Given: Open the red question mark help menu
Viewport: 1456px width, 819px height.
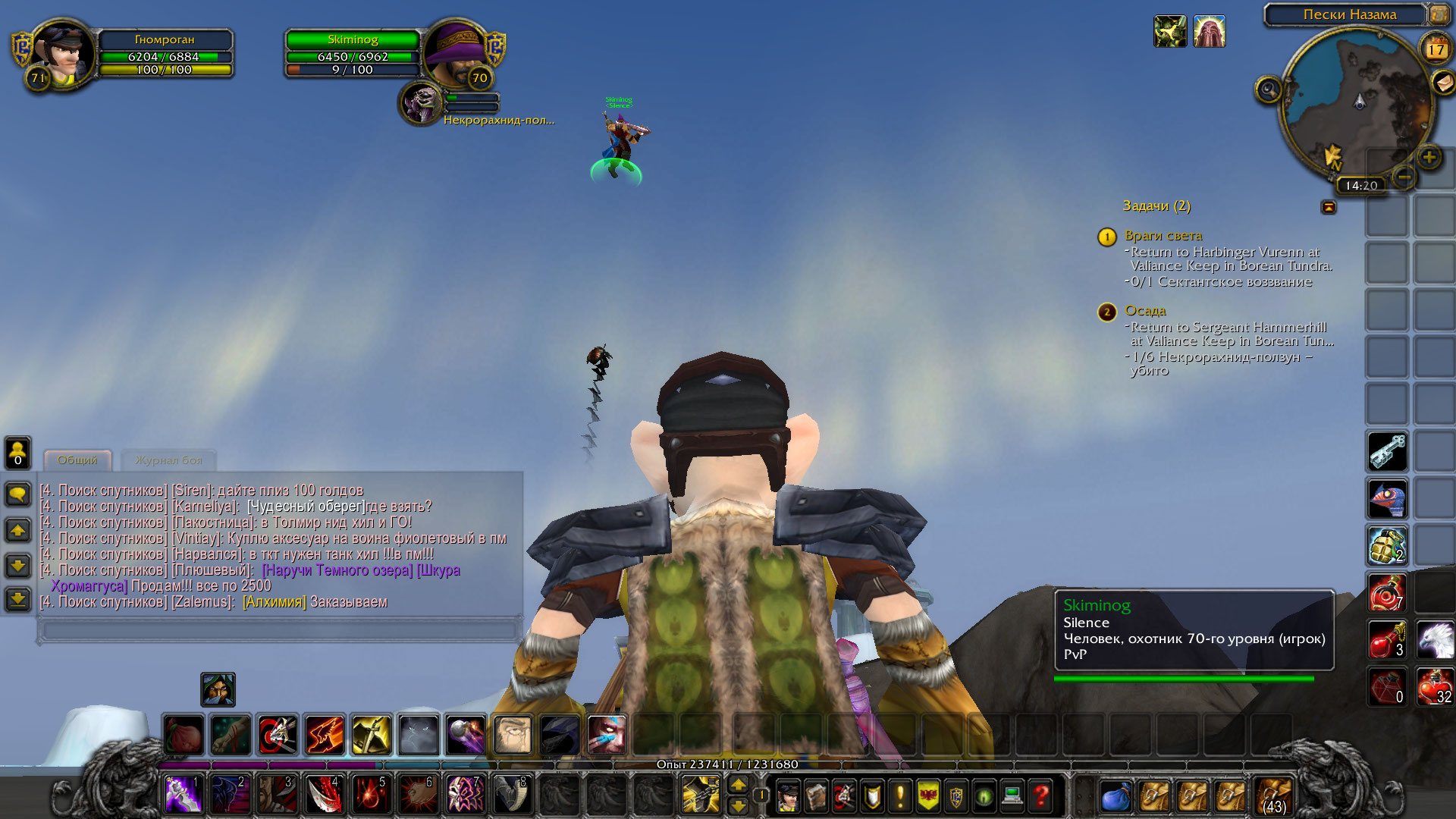Looking at the screenshot, I should [x=1041, y=796].
